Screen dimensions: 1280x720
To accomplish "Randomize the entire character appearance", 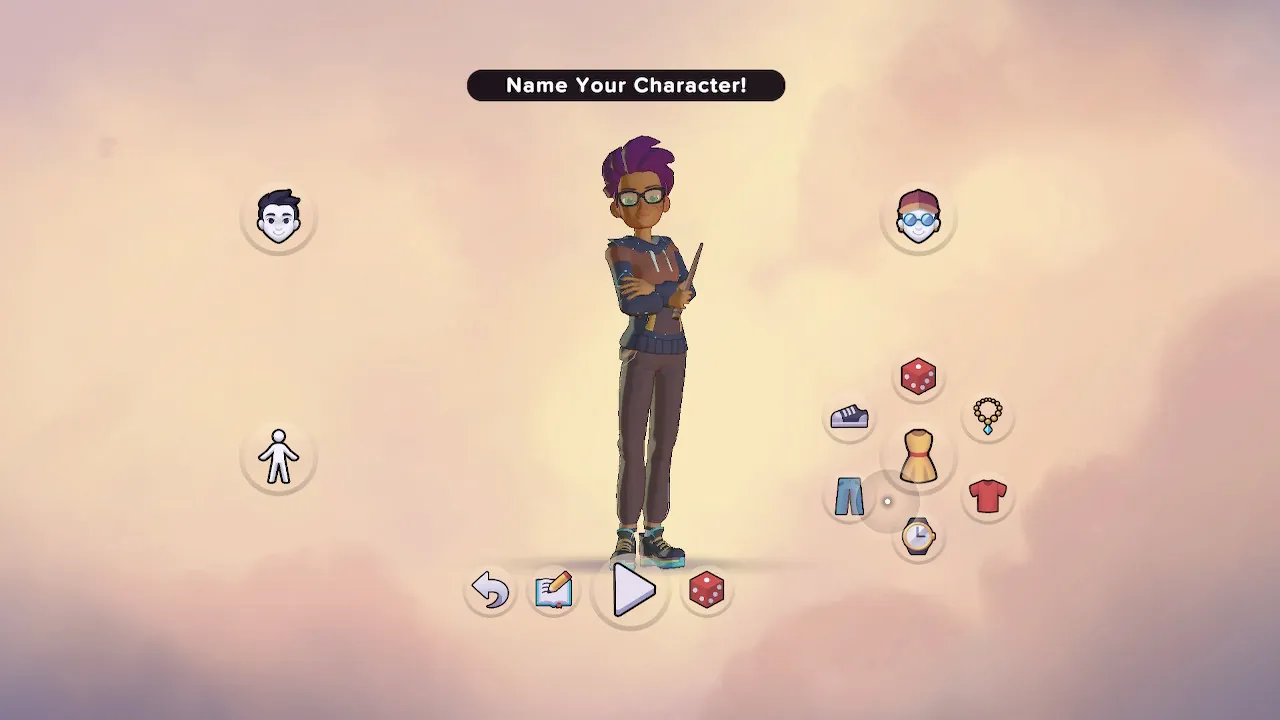I will (707, 591).
